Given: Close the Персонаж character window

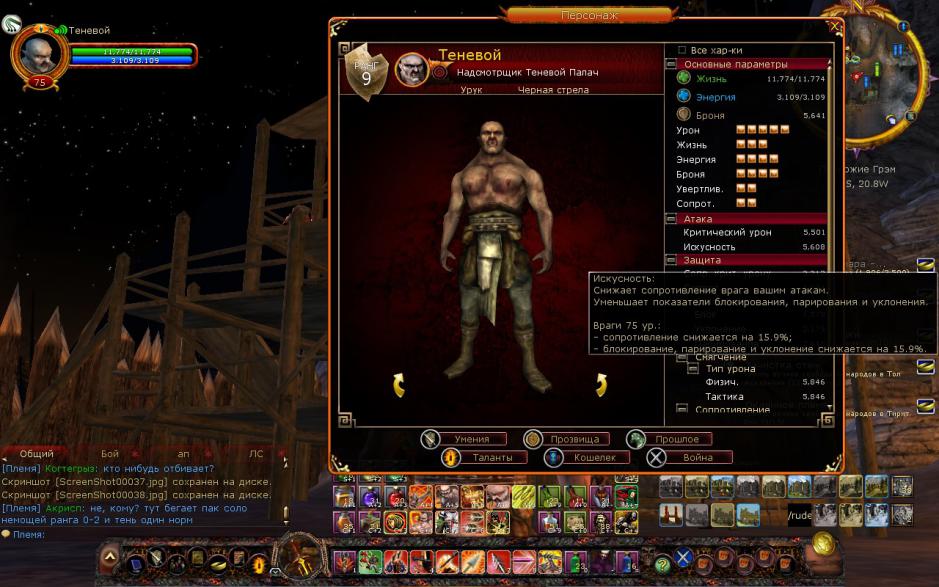Looking at the screenshot, I should (x=834, y=27).
